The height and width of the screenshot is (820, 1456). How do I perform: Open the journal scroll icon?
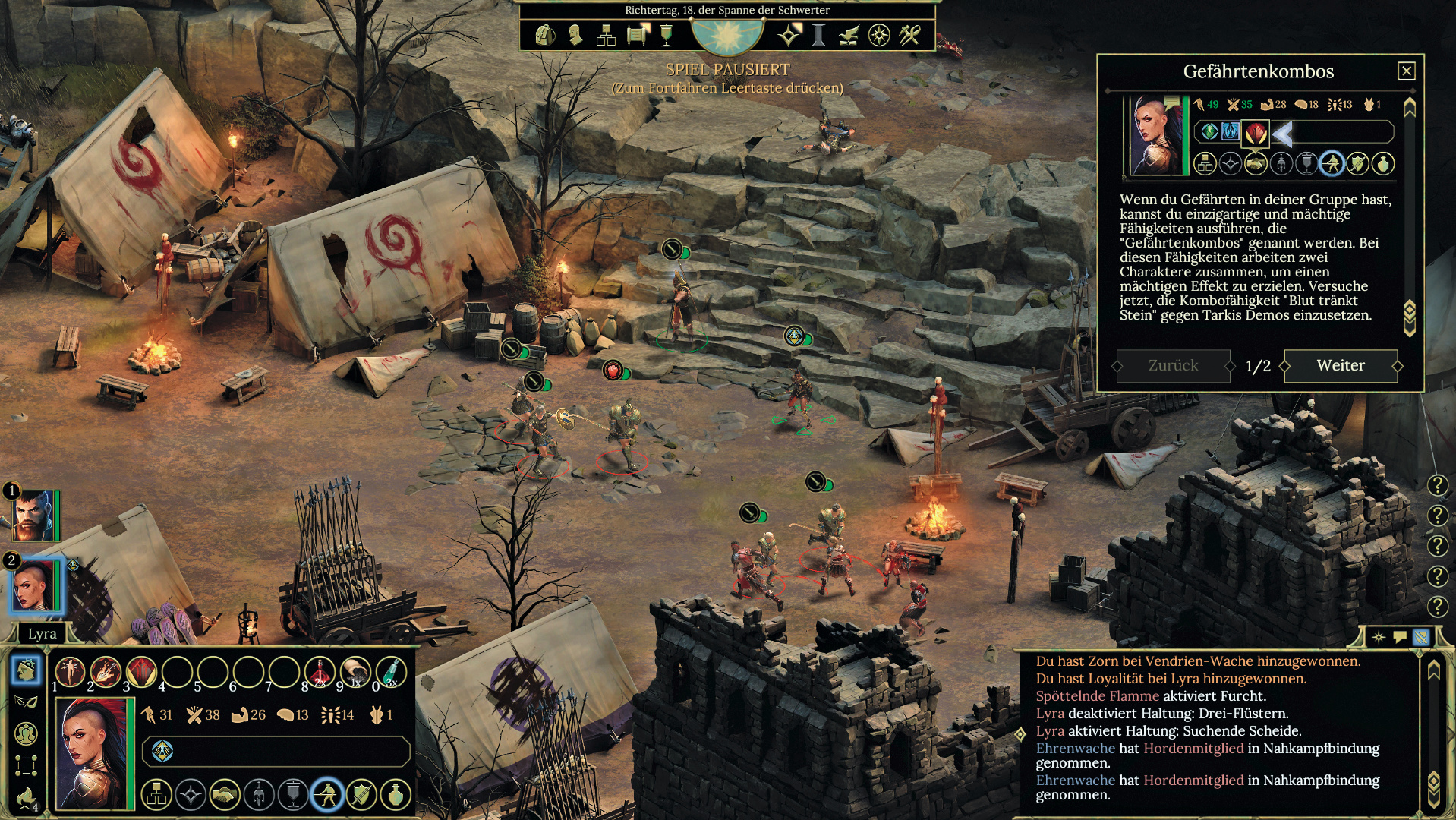[638, 35]
